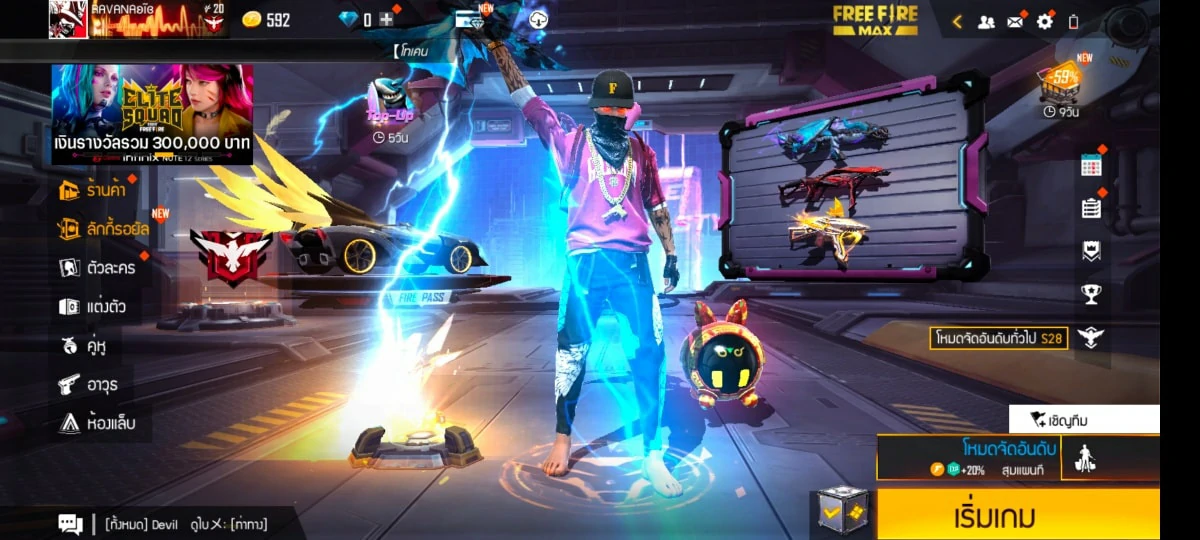Go to the ตัวละคร character menu

(97, 268)
